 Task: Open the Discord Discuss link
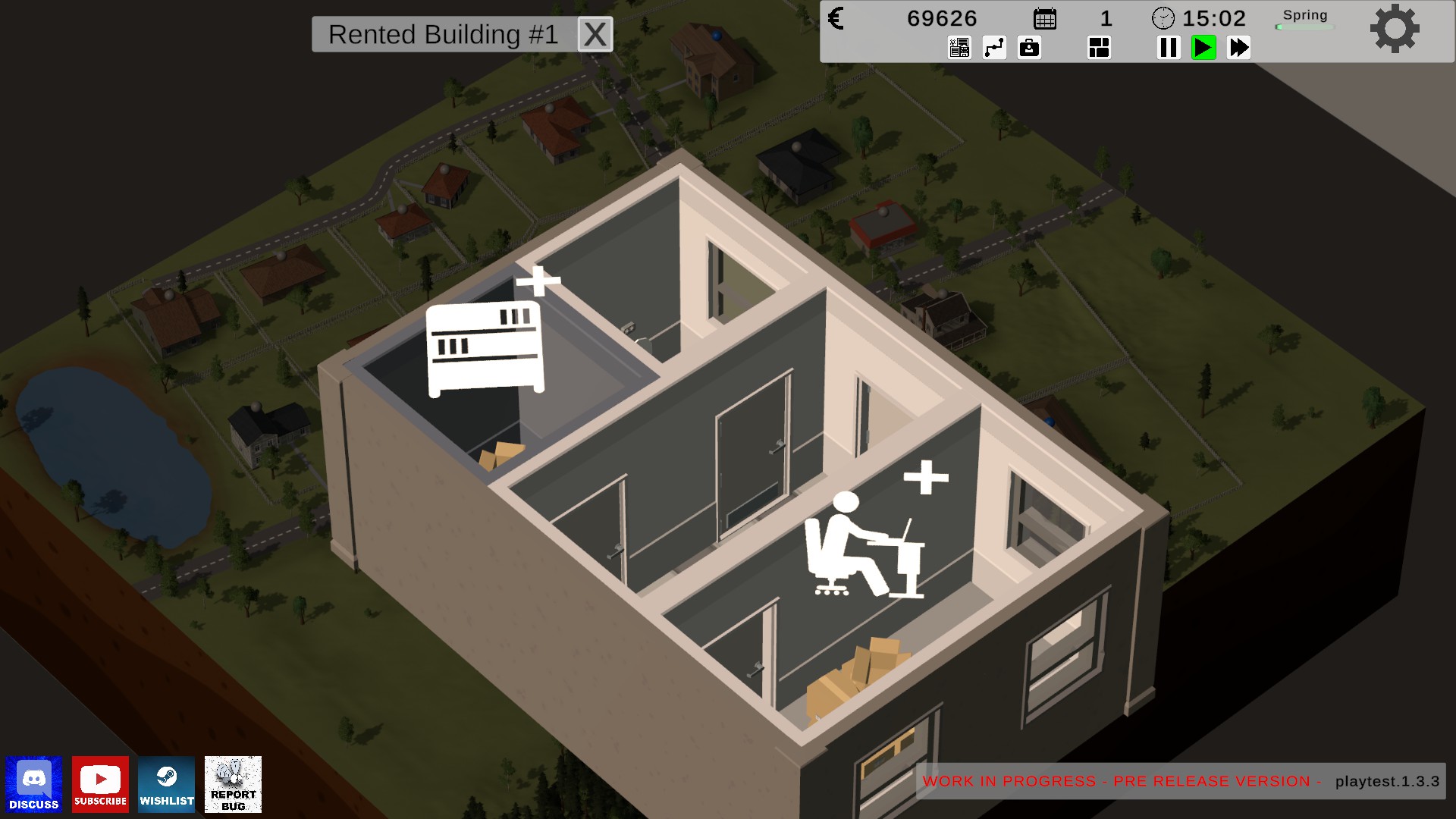coord(34,784)
